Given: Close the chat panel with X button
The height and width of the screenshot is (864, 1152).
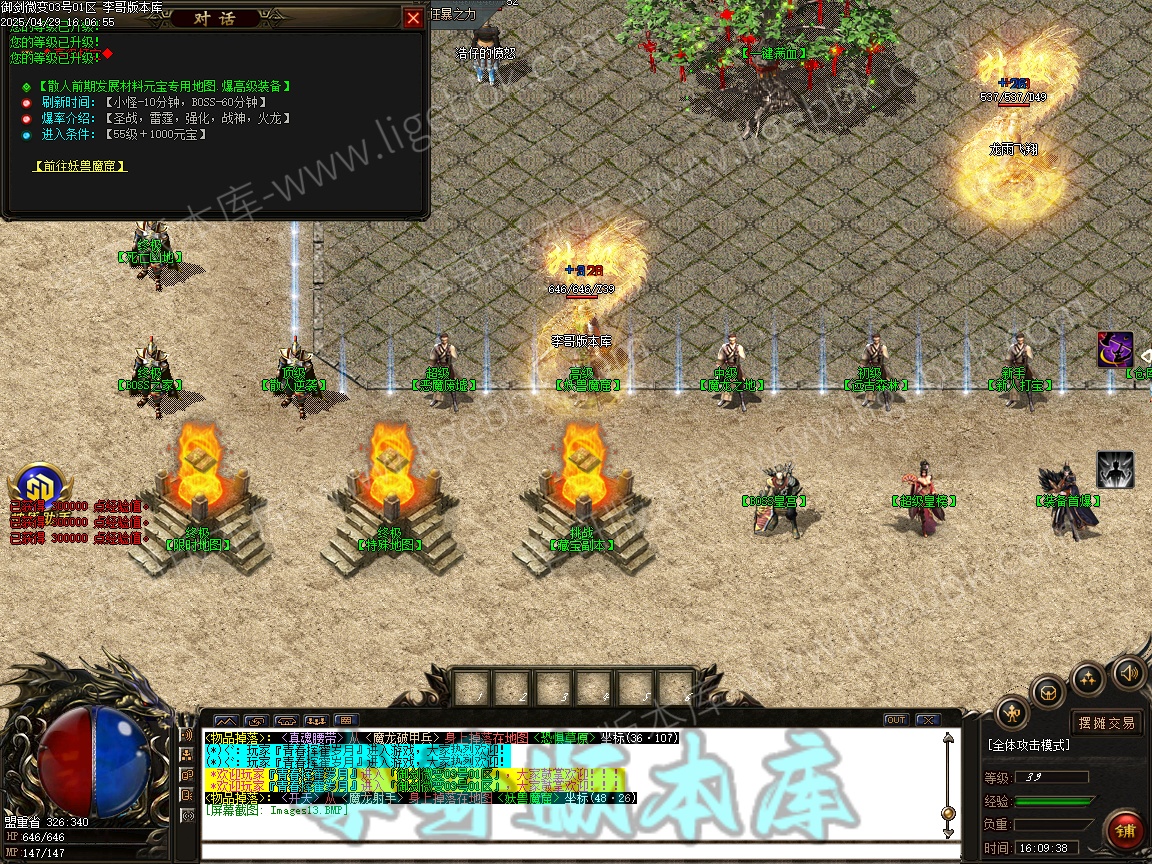Looking at the screenshot, I should point(927,720).
